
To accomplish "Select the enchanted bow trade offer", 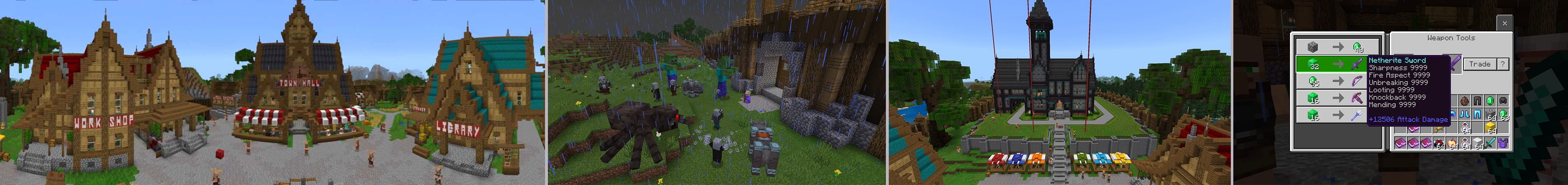I will click(1337, 81).
